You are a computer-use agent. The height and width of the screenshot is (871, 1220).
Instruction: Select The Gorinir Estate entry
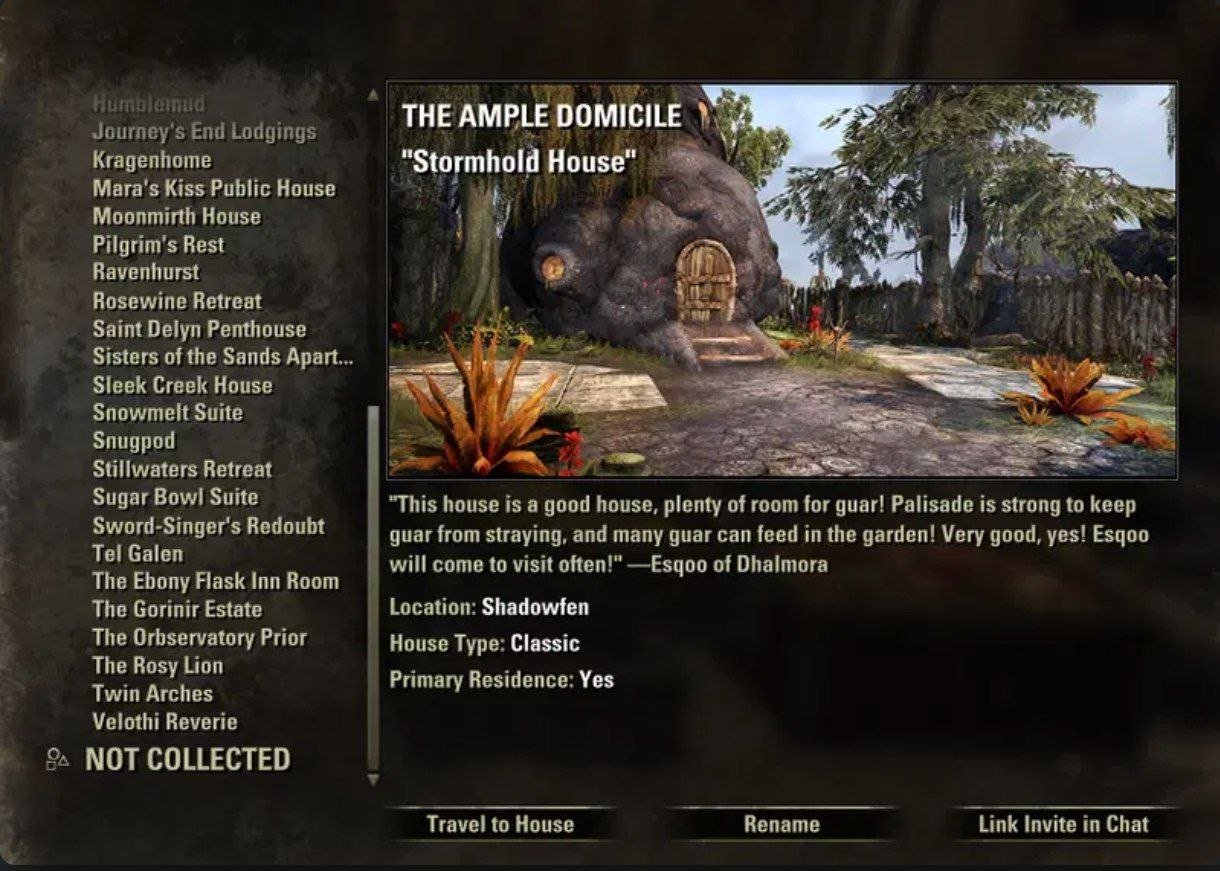(177, 609)
